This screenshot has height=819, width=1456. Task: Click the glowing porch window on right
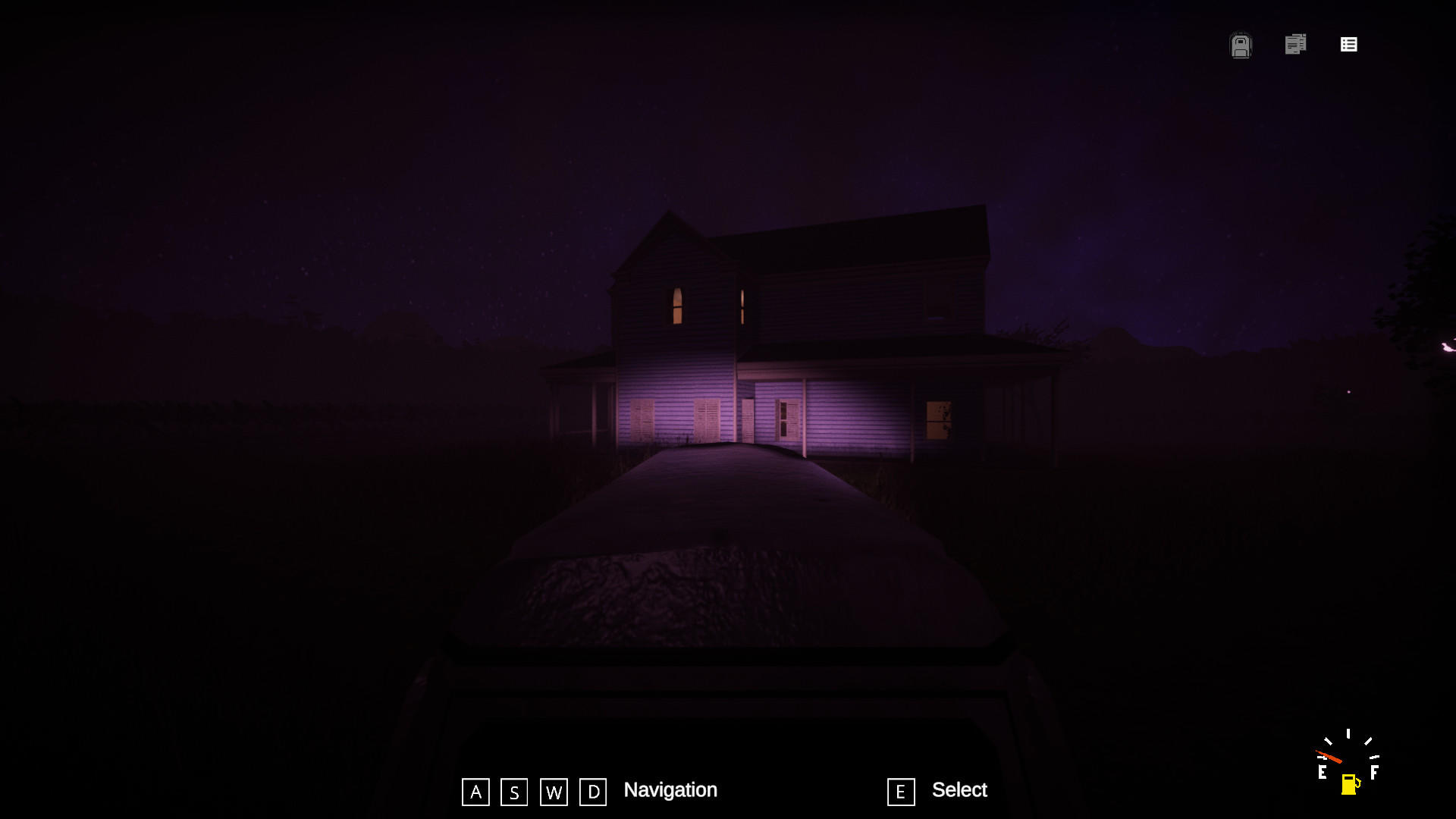click(938, 419)
